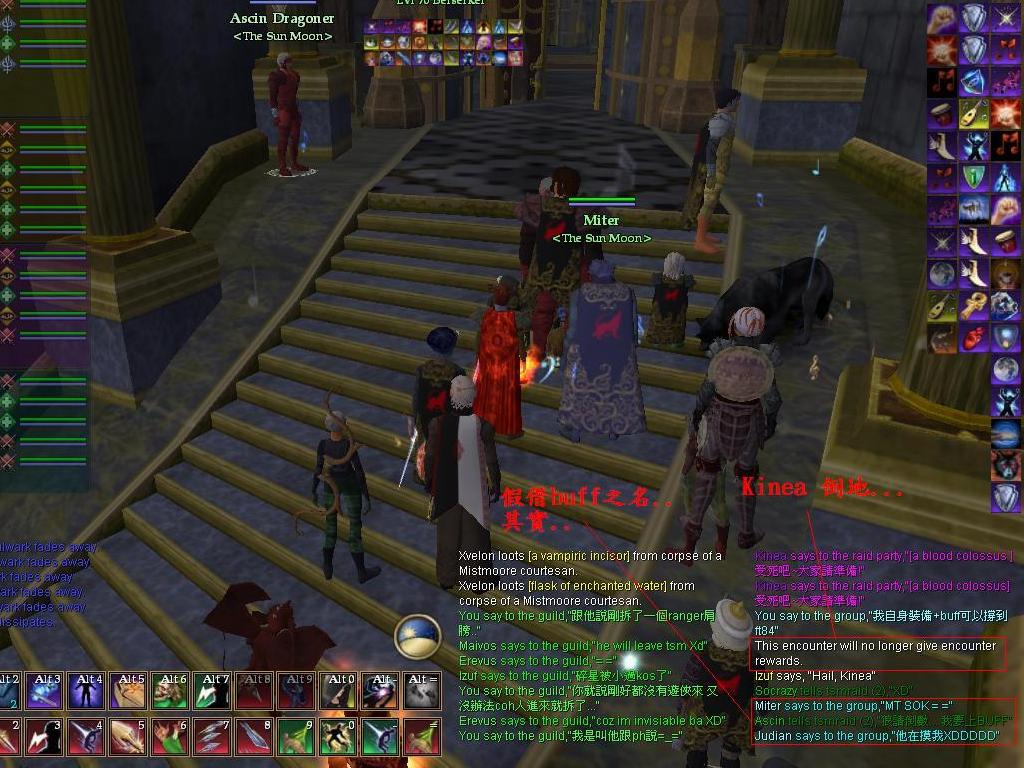
Task: Use the Alt = hotbar slot
Action: (x=421, y=691)
